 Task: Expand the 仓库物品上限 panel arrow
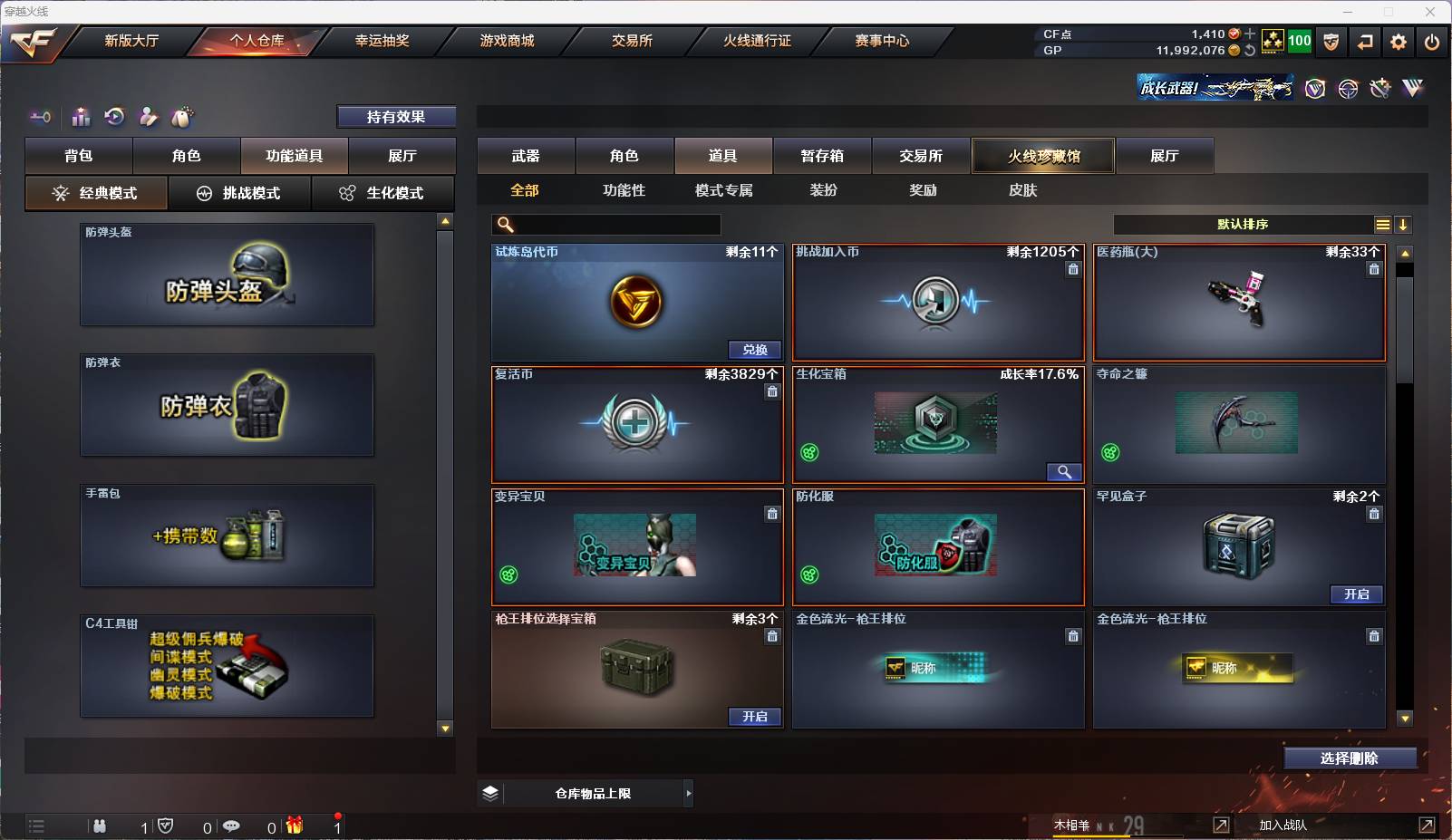point(688,792)
